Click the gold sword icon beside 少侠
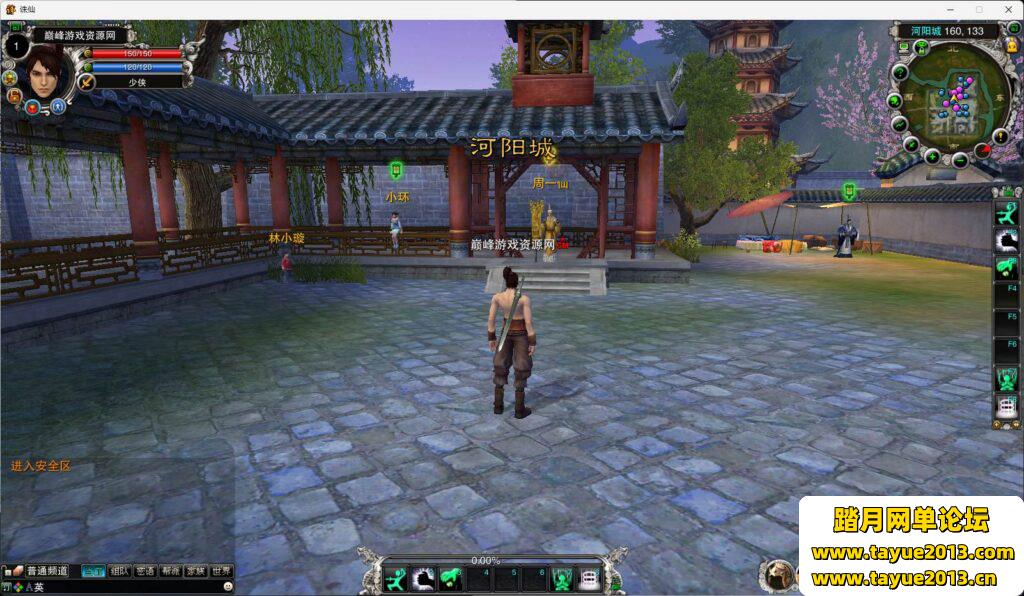 click(87, 82)
